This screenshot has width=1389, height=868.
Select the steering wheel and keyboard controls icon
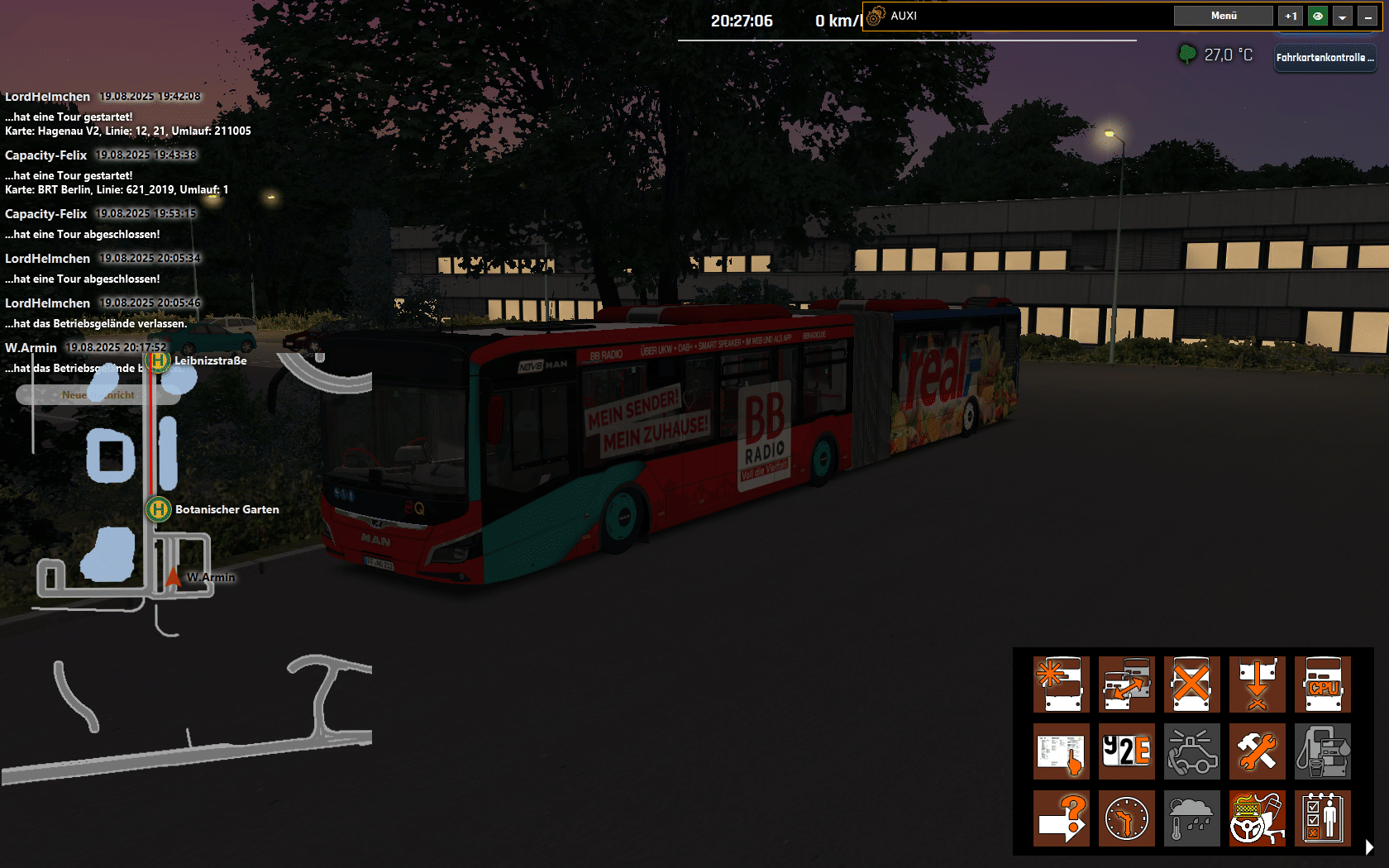tap(1257, 818)
